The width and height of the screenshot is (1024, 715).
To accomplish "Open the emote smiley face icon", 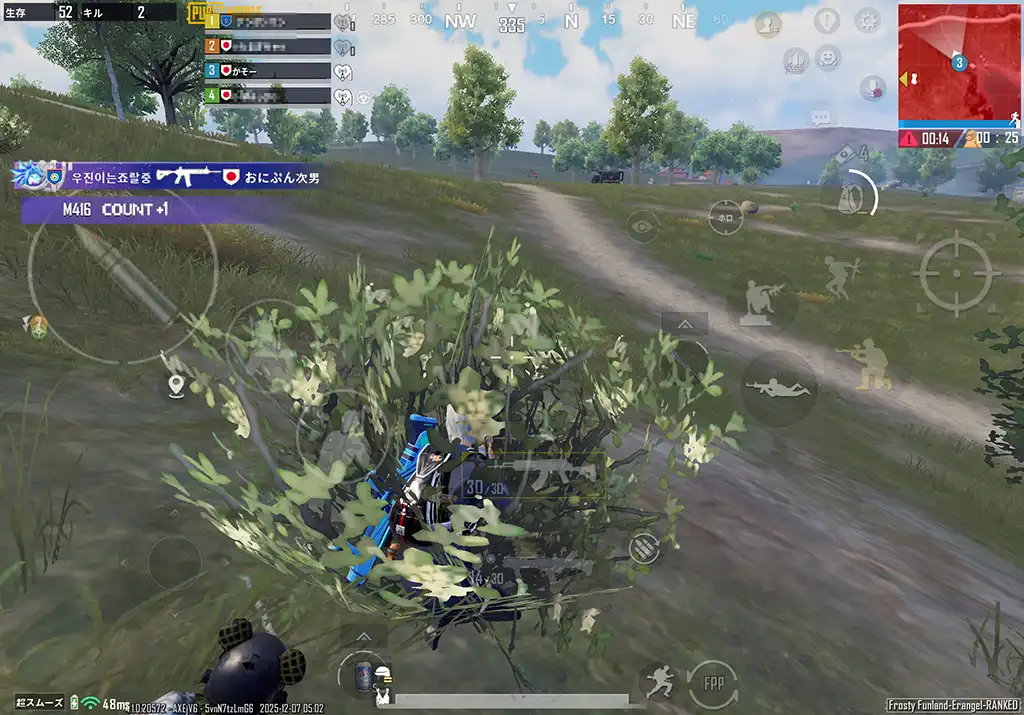I will click(x=828, y=59).
